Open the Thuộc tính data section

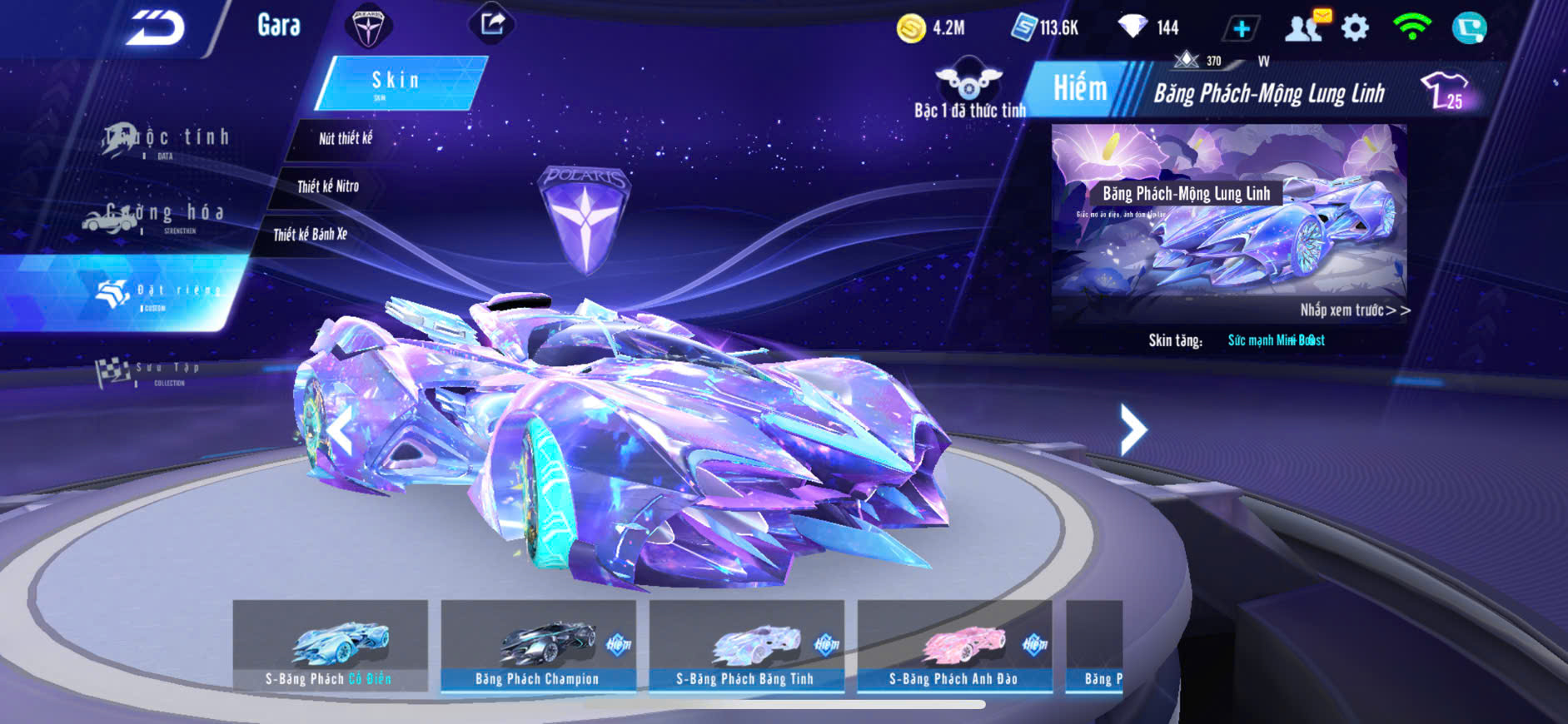[x=167, y=140]
